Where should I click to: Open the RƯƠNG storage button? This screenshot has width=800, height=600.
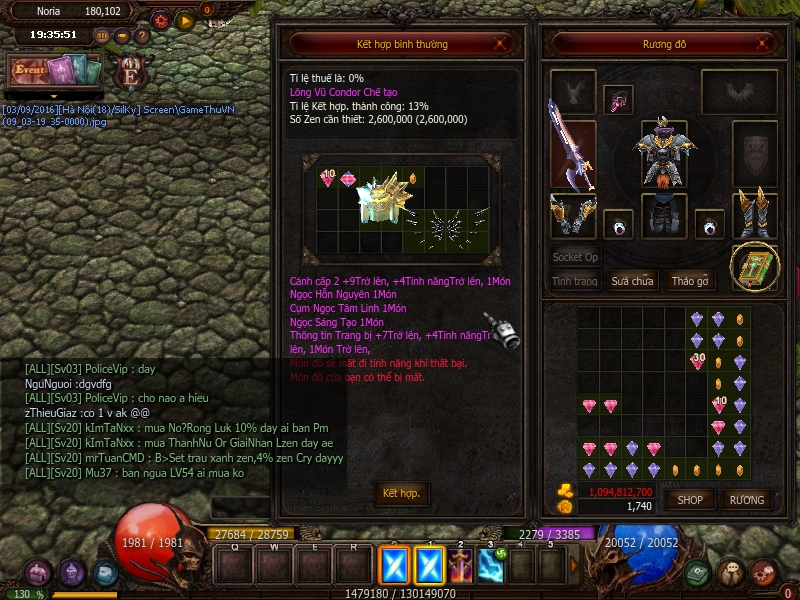point(746,499)
